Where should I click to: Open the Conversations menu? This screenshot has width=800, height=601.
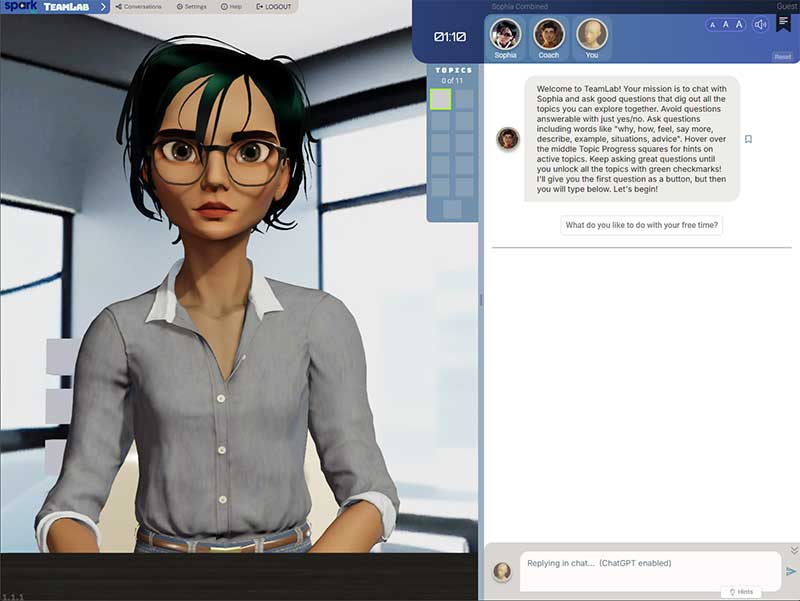tap(138, 7)
